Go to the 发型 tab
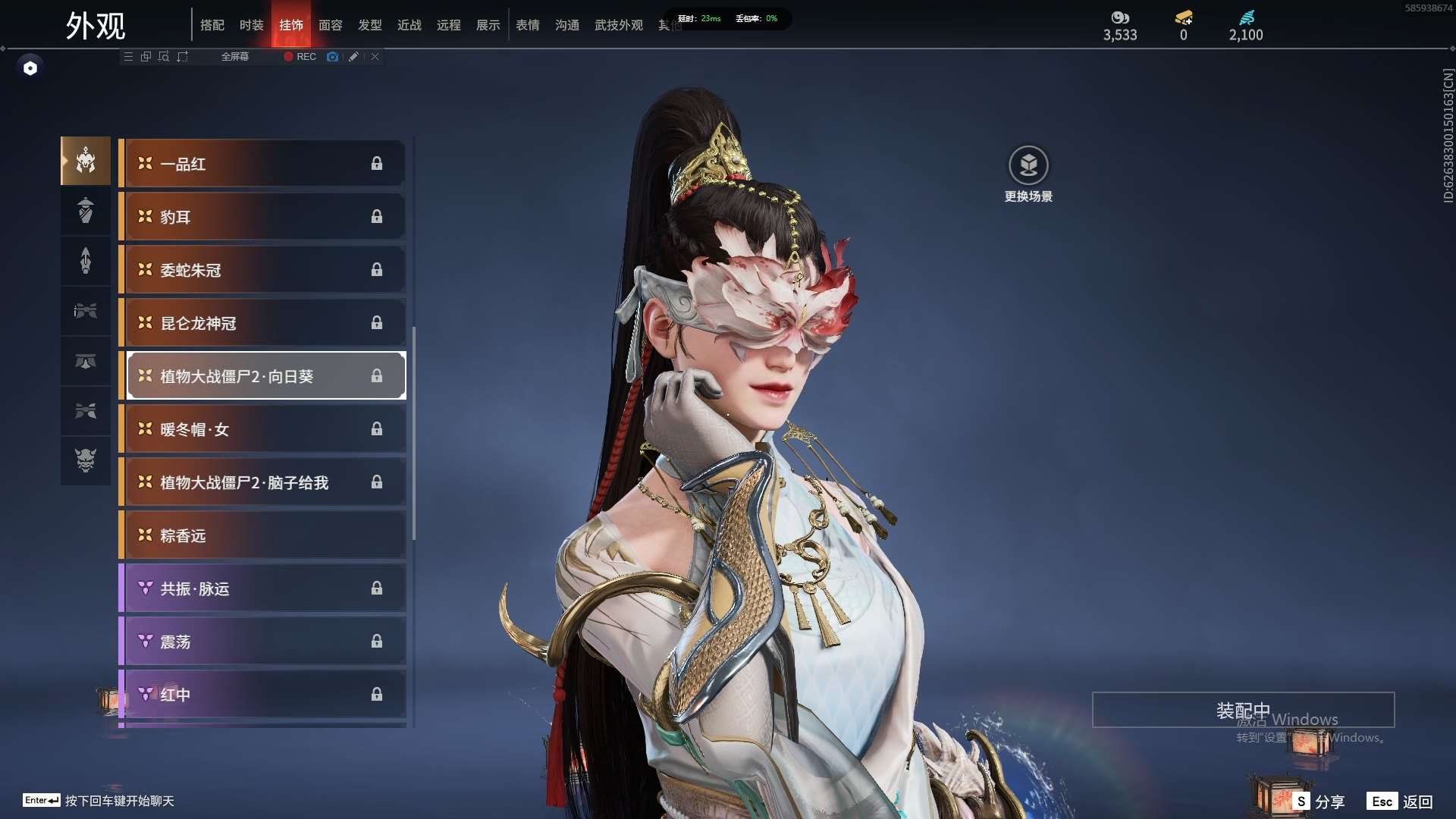 [x=369, y=25]
